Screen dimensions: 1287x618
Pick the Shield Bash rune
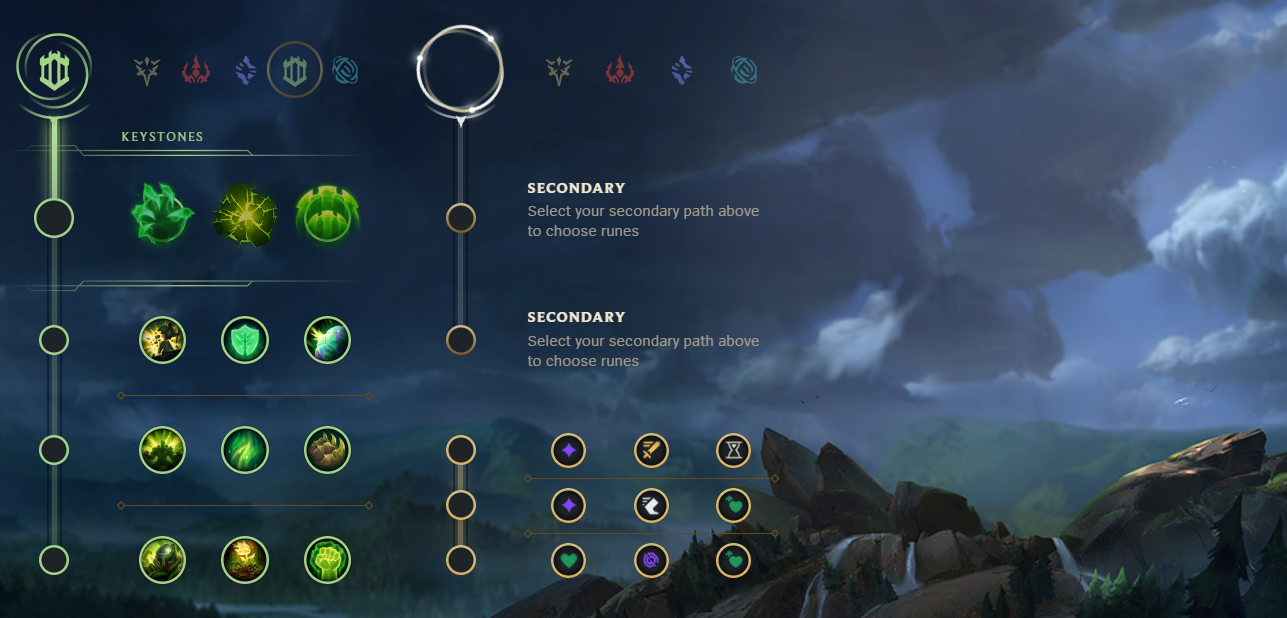click(x=327, y=341)
